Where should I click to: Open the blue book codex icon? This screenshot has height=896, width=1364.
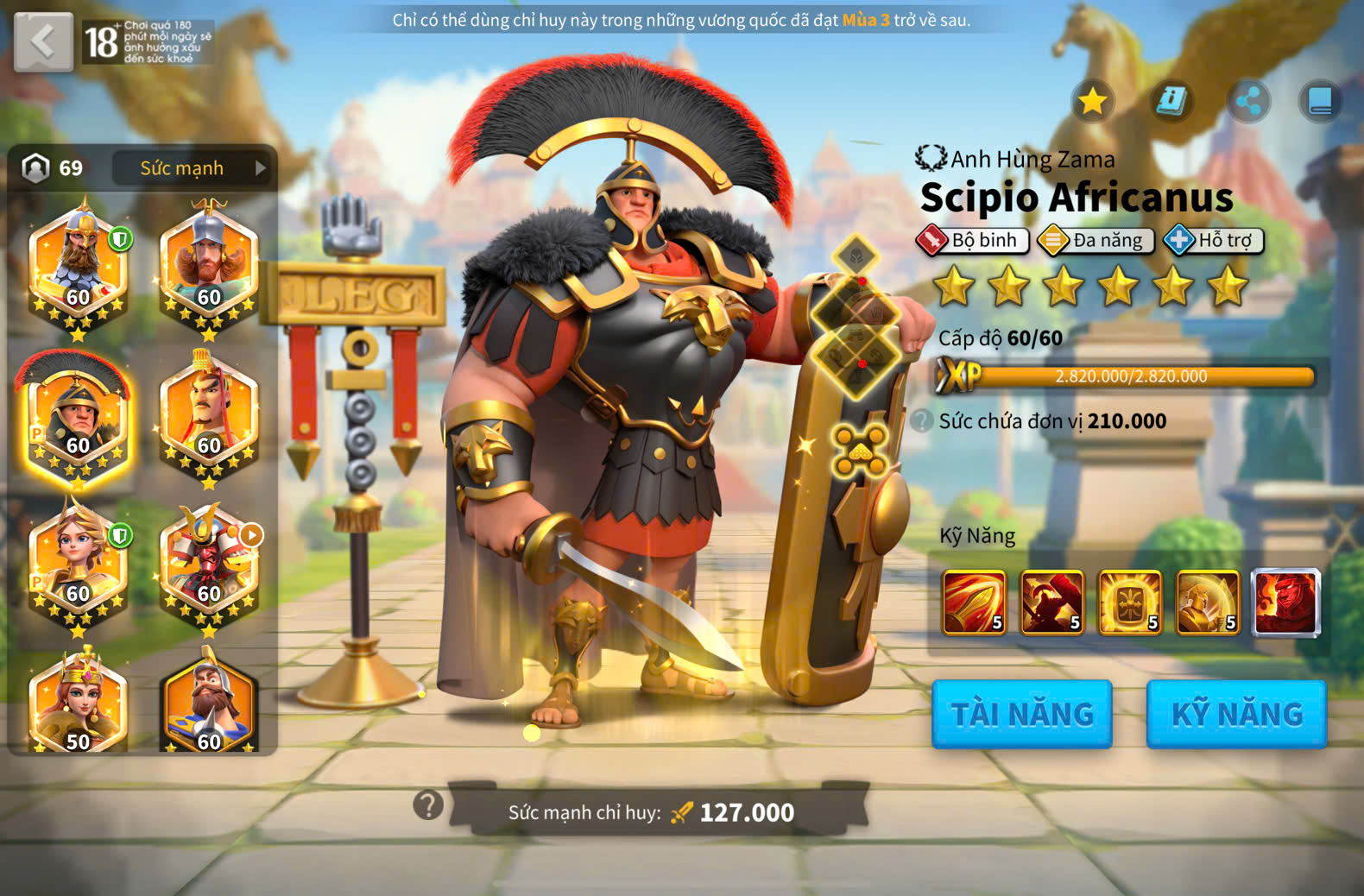[1320, 102]
